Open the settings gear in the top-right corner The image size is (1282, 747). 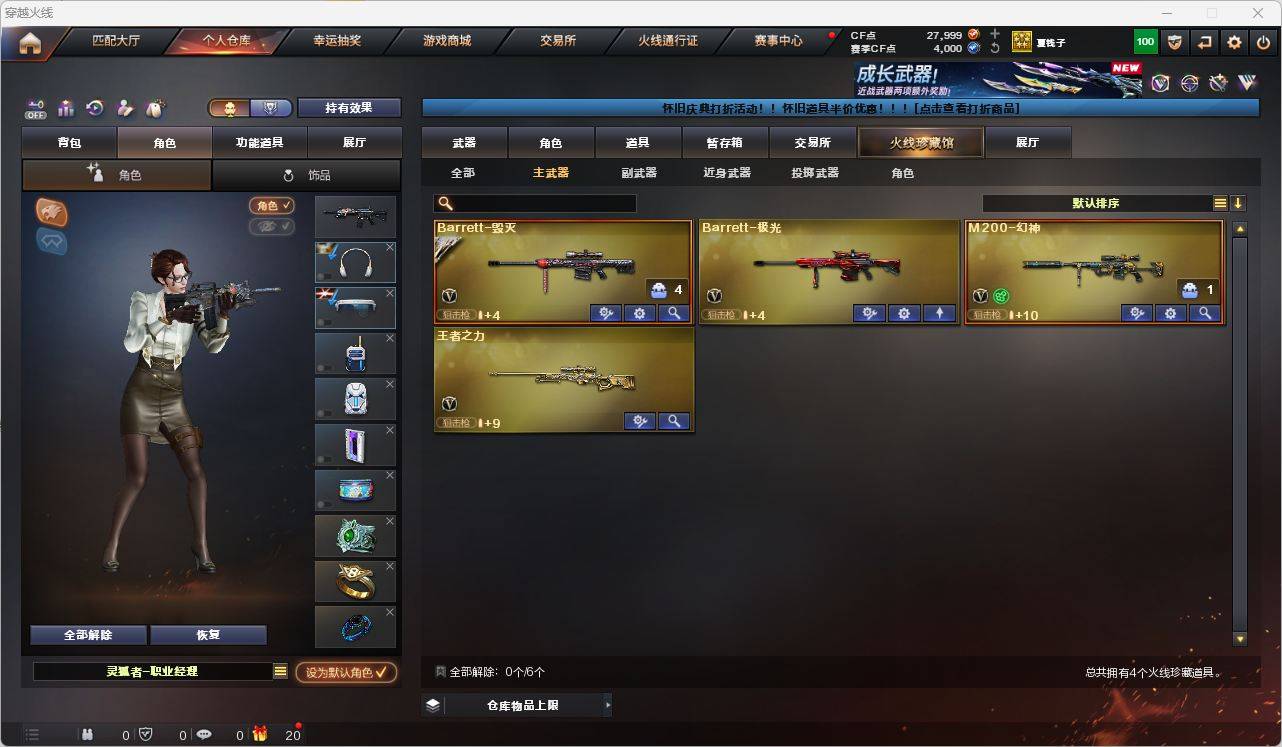coord(1233,41)
